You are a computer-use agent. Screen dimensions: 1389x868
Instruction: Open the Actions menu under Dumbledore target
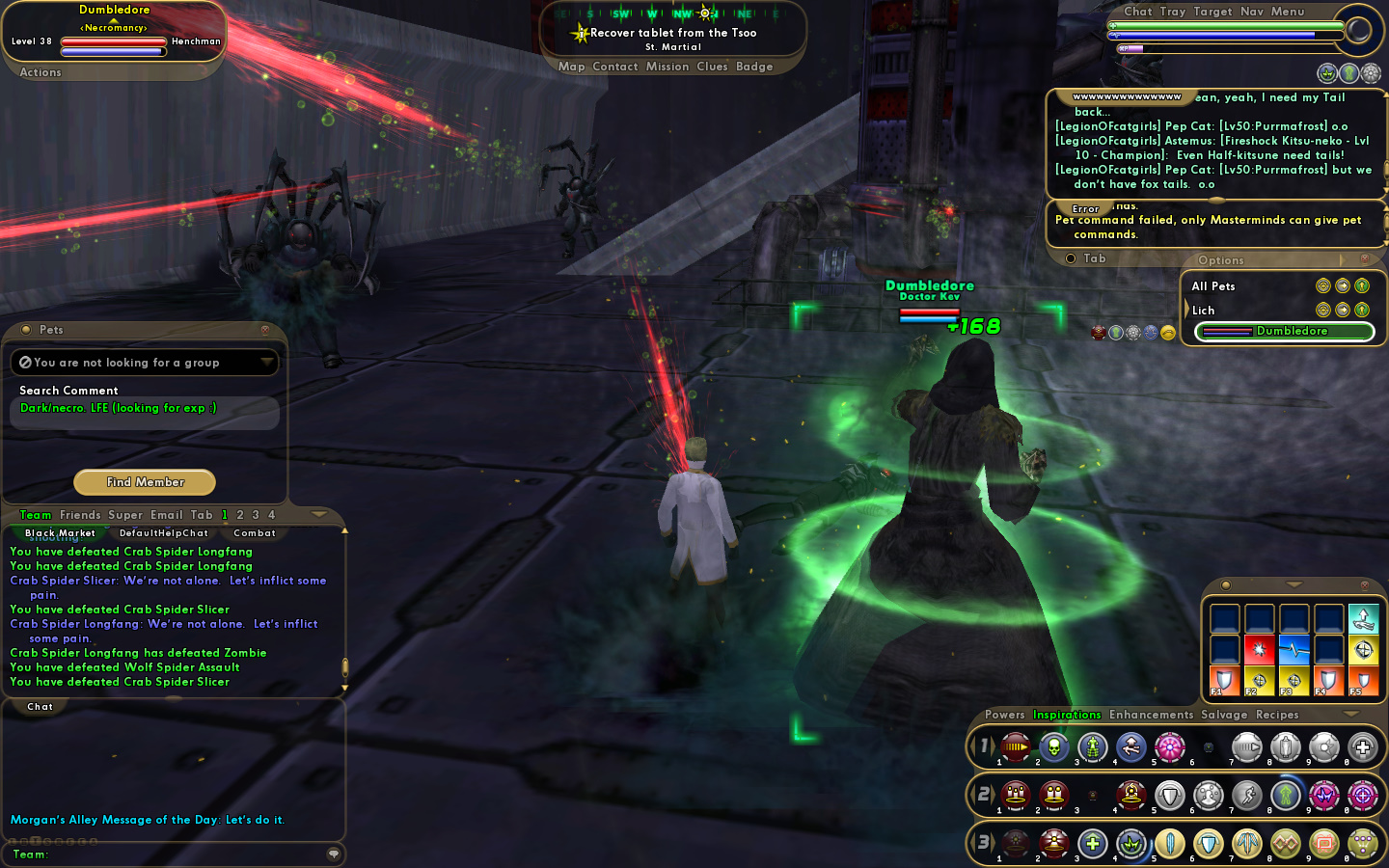coord(41,72)
